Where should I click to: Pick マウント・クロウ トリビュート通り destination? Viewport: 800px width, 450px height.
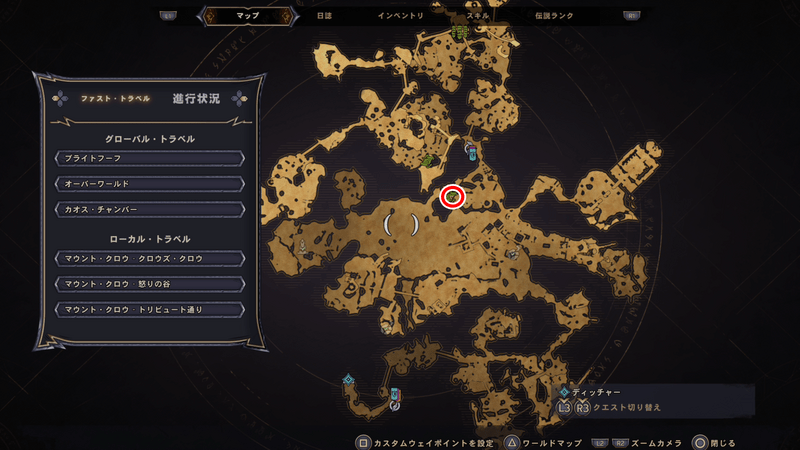coord(148,310)
